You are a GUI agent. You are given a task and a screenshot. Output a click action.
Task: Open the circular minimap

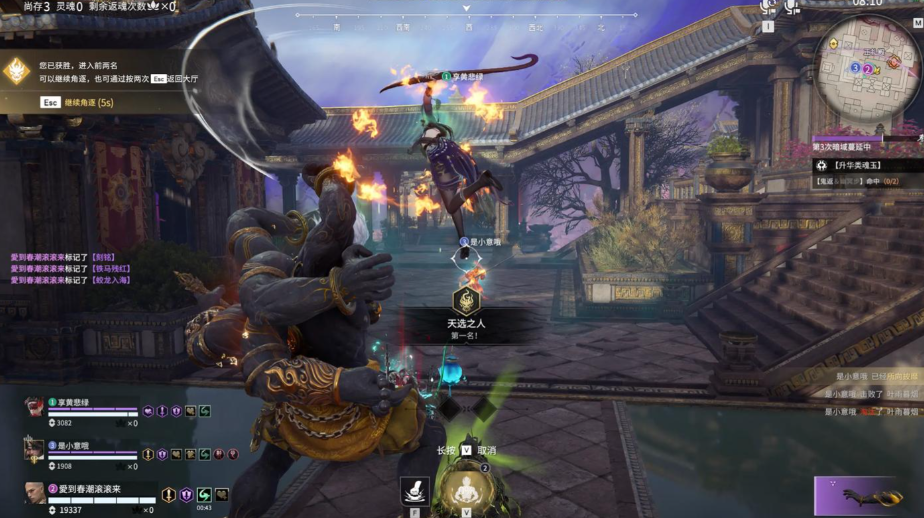coord(867,66)
